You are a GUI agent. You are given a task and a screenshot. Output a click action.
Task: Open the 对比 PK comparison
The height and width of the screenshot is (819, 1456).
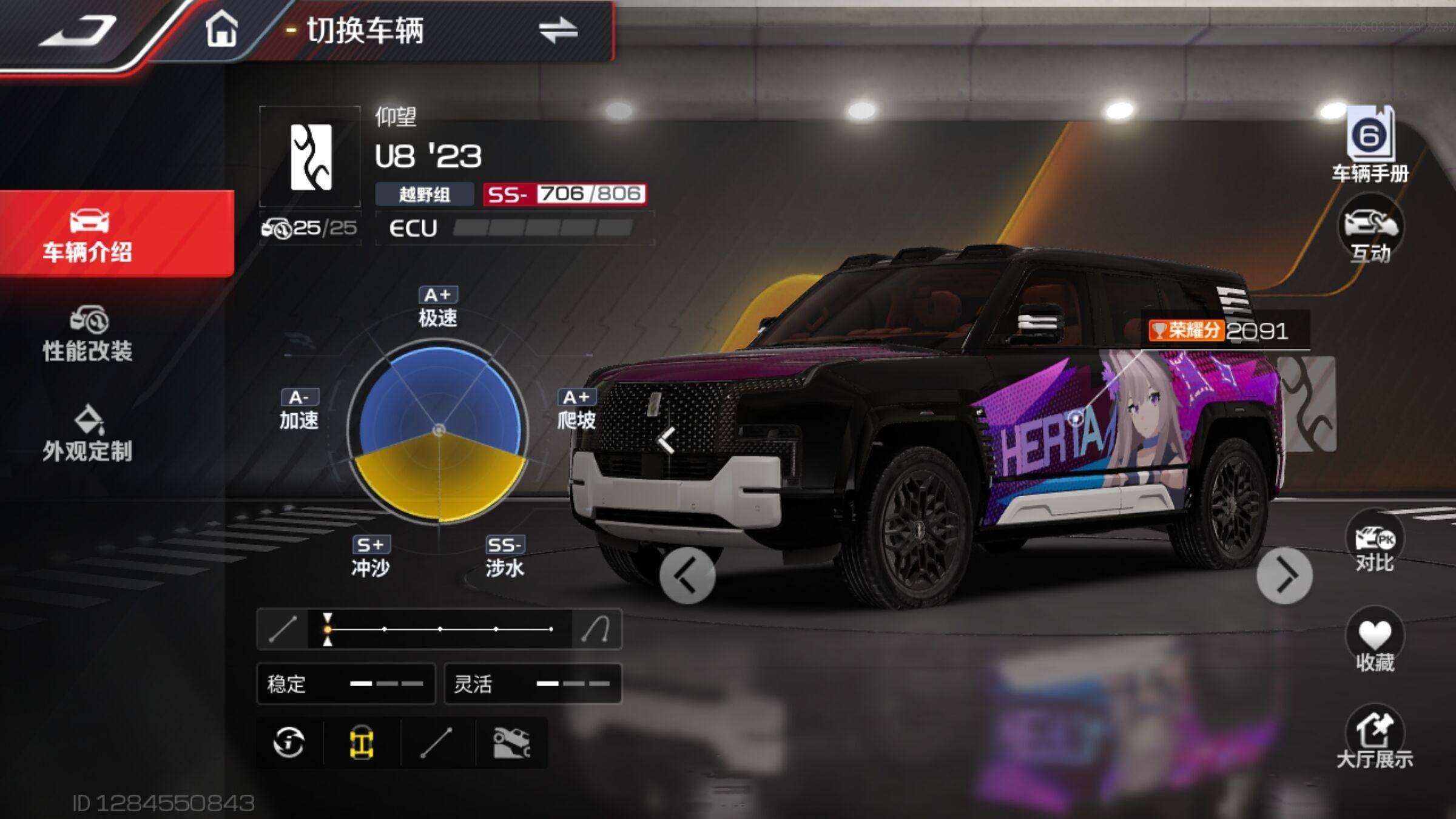tap(1374, 543)
